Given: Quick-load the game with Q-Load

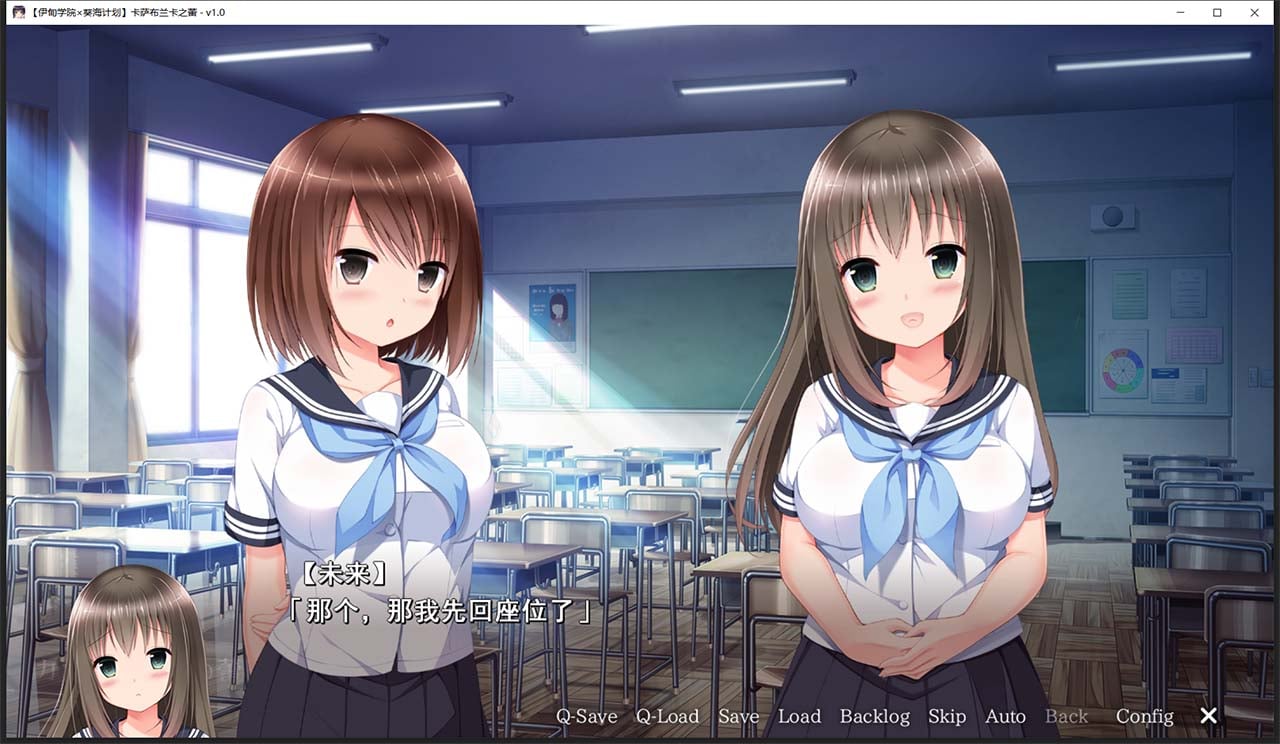Looking at the screenshot, I should point(666,716).
